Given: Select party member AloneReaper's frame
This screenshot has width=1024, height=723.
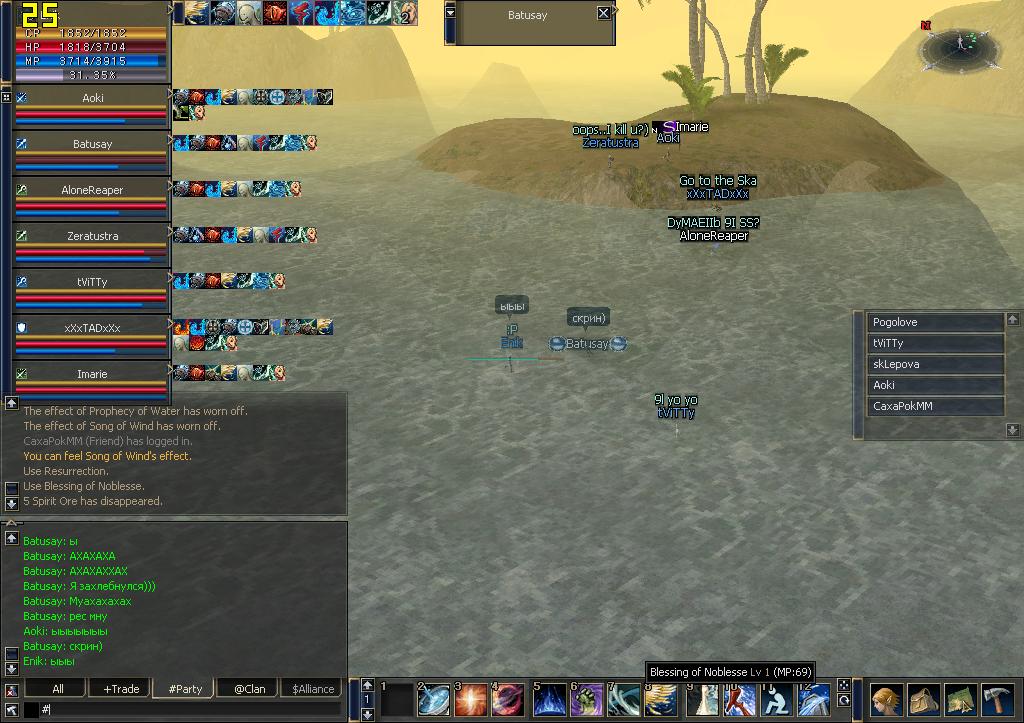Looking at the screenshot, I should coord(92,190).
